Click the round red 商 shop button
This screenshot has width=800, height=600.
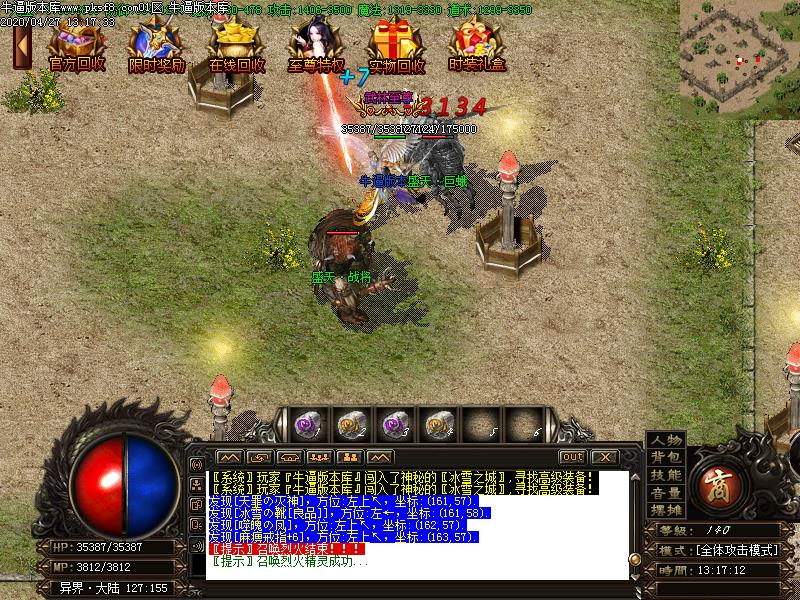point(718,483)
